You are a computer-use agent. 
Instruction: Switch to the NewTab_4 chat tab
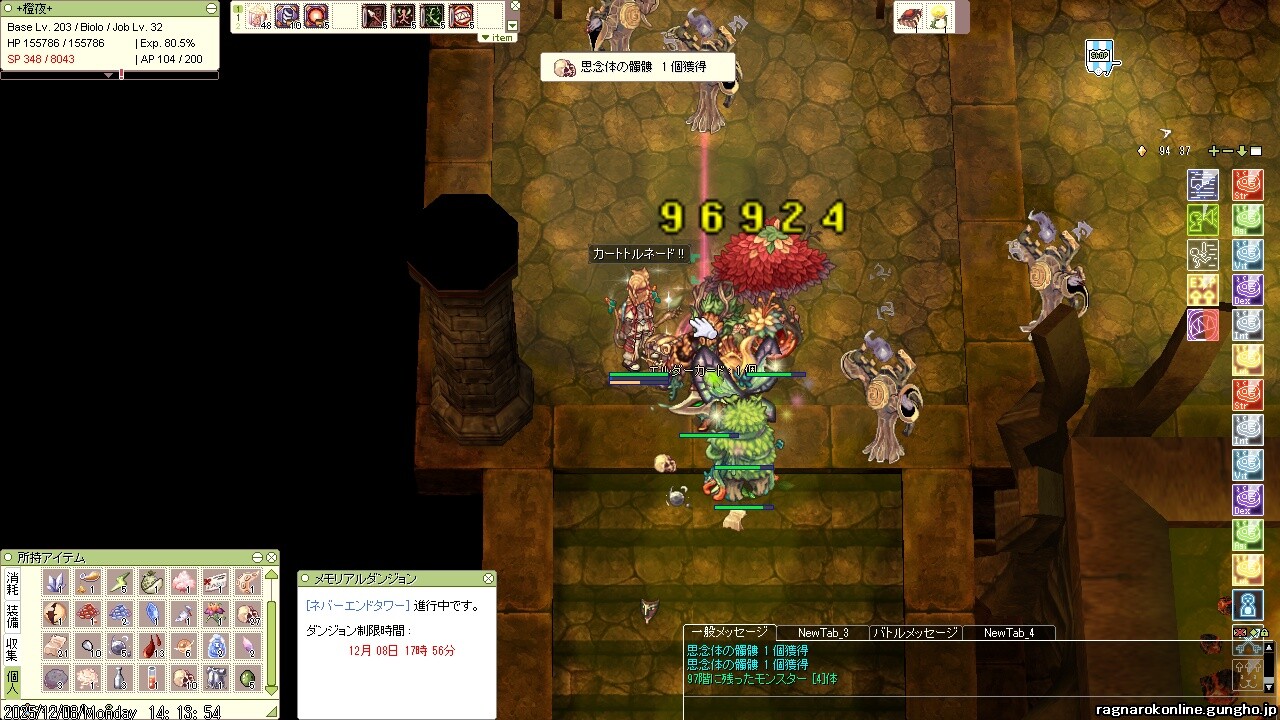1008,632
